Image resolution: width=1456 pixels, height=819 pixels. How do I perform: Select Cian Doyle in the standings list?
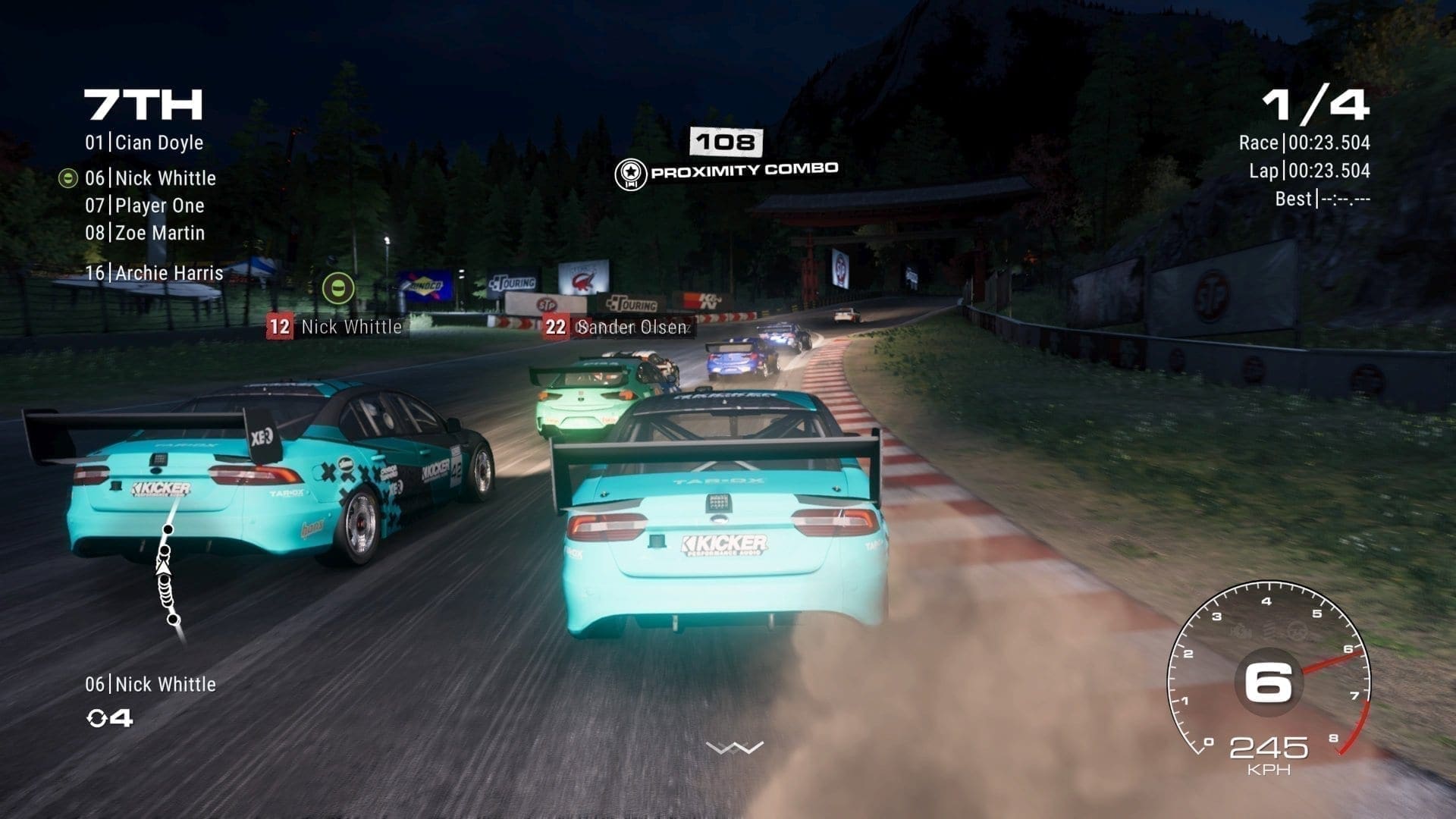[144, 143]
